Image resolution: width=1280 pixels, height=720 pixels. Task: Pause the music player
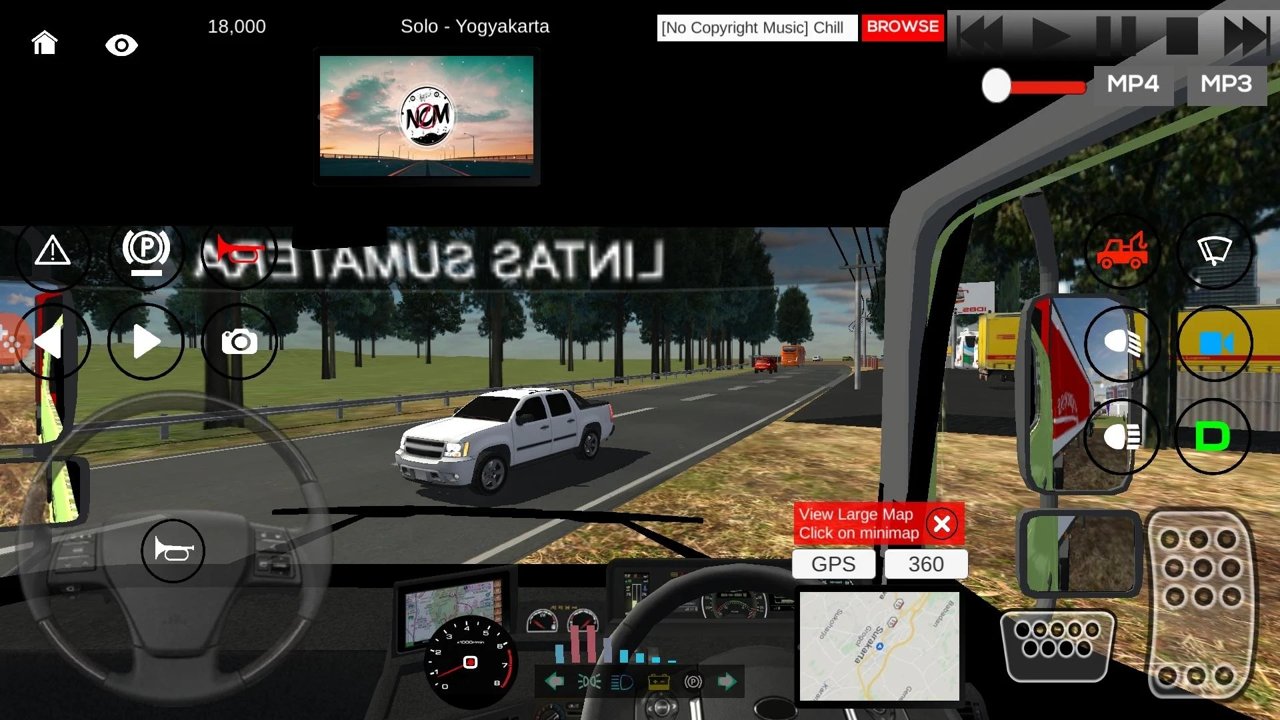click(x=1114, y=36)
